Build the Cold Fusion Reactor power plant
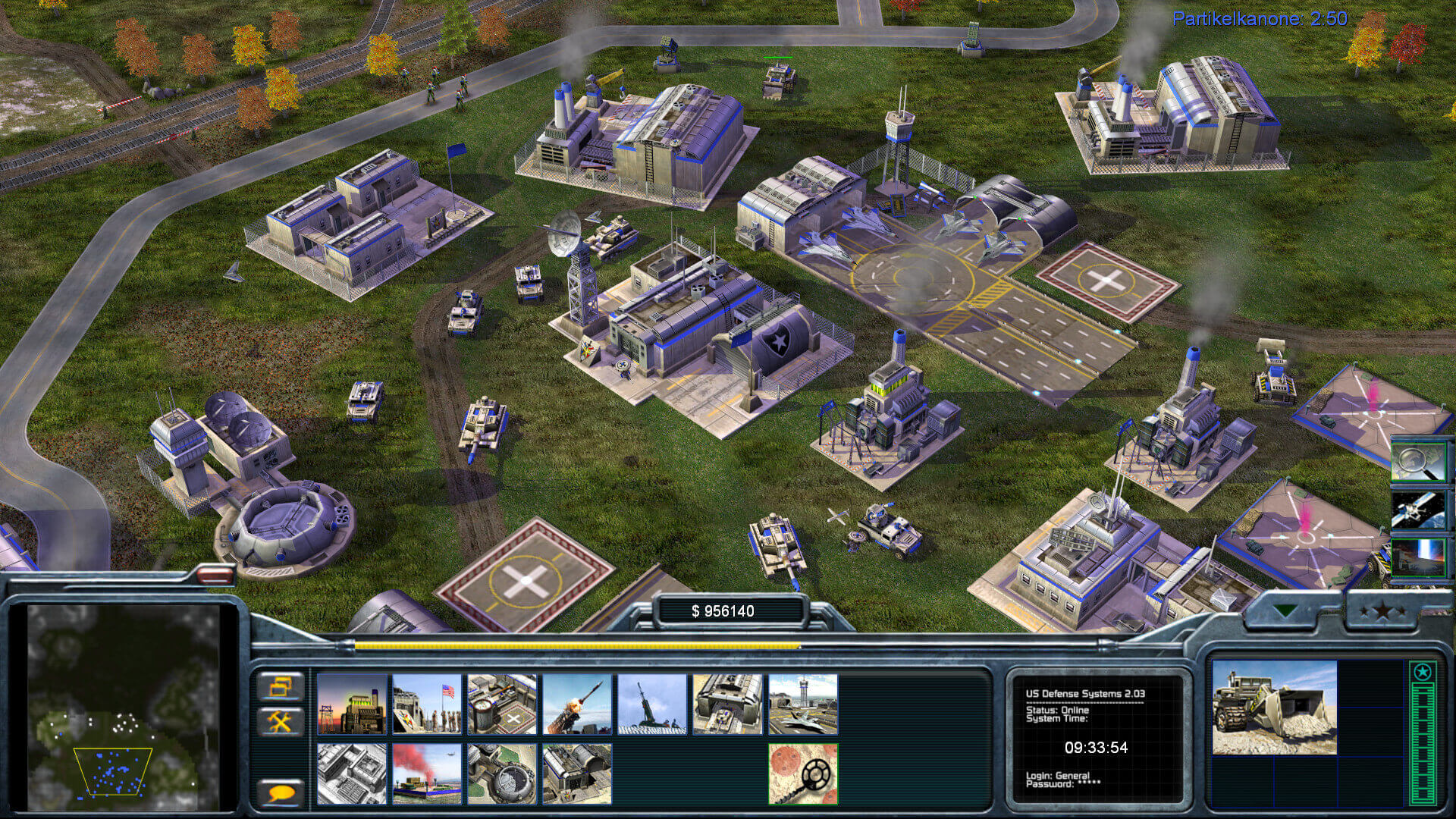 click(351, 704)
